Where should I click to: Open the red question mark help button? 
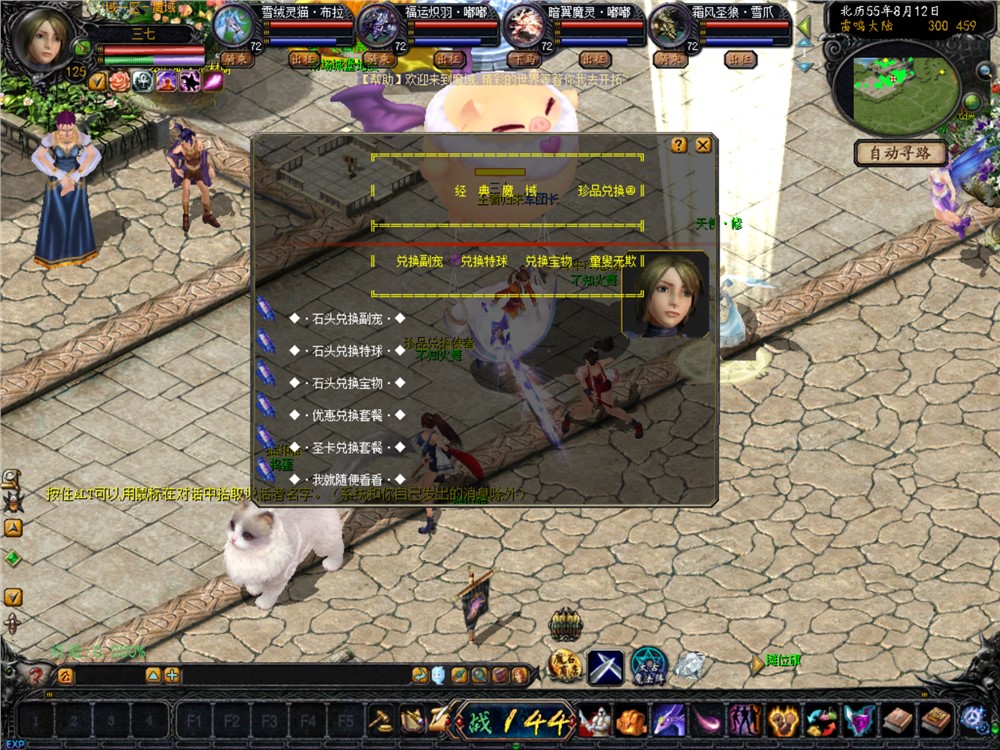pyautogui.click(x=37, y=676)
